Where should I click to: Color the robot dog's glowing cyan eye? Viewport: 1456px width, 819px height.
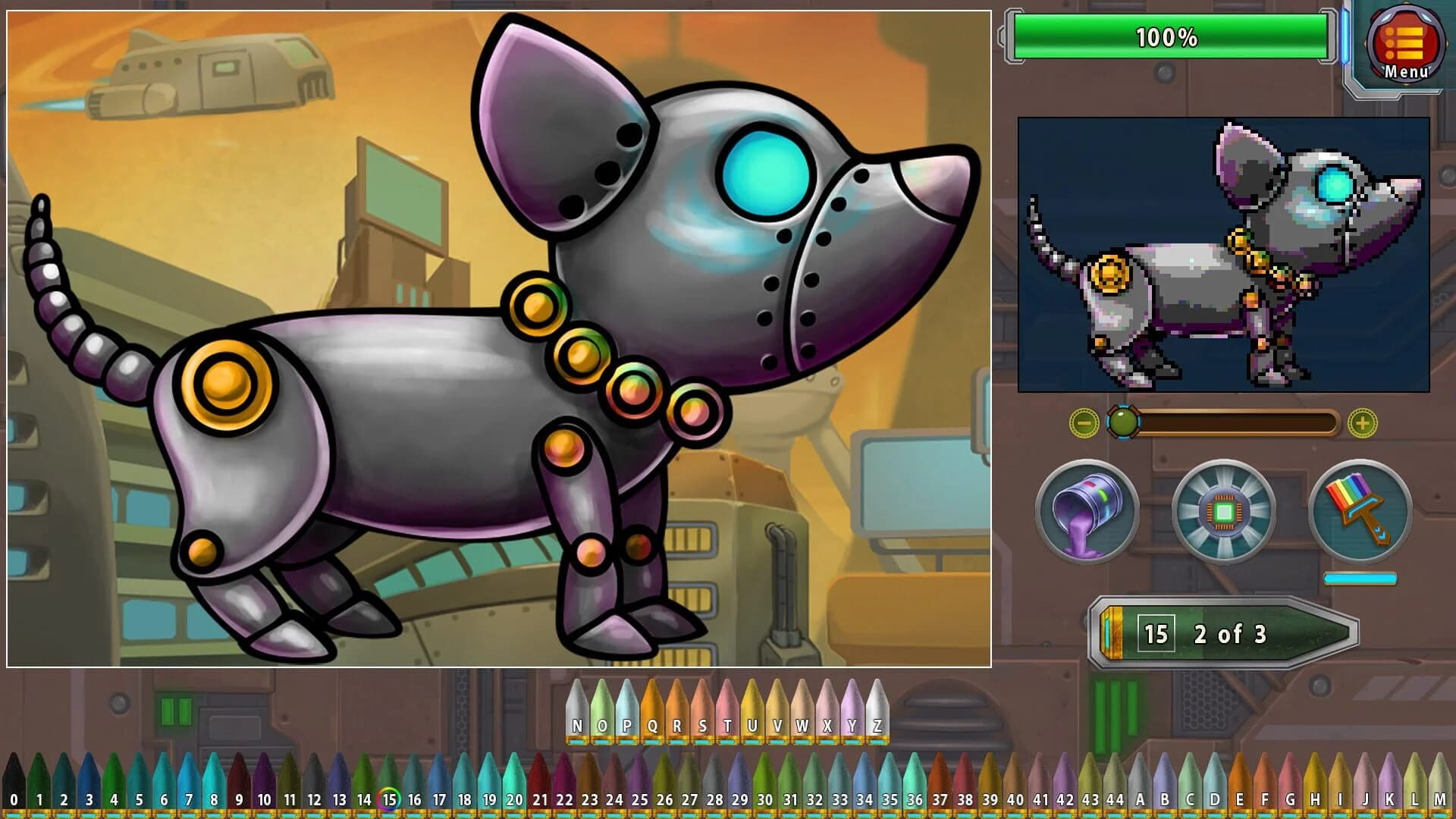coord(764,172)
